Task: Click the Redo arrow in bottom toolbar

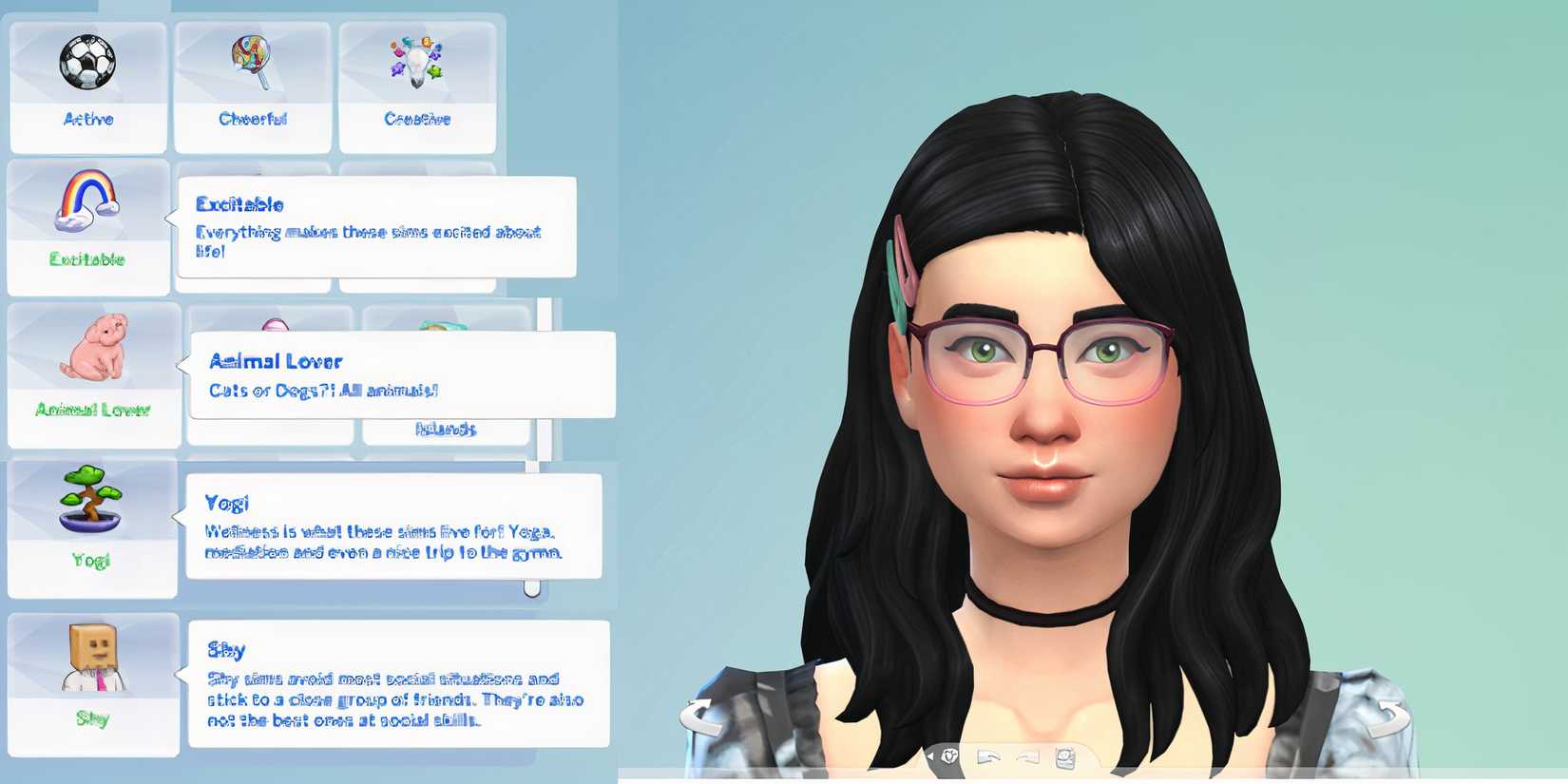Action: 1026,756
